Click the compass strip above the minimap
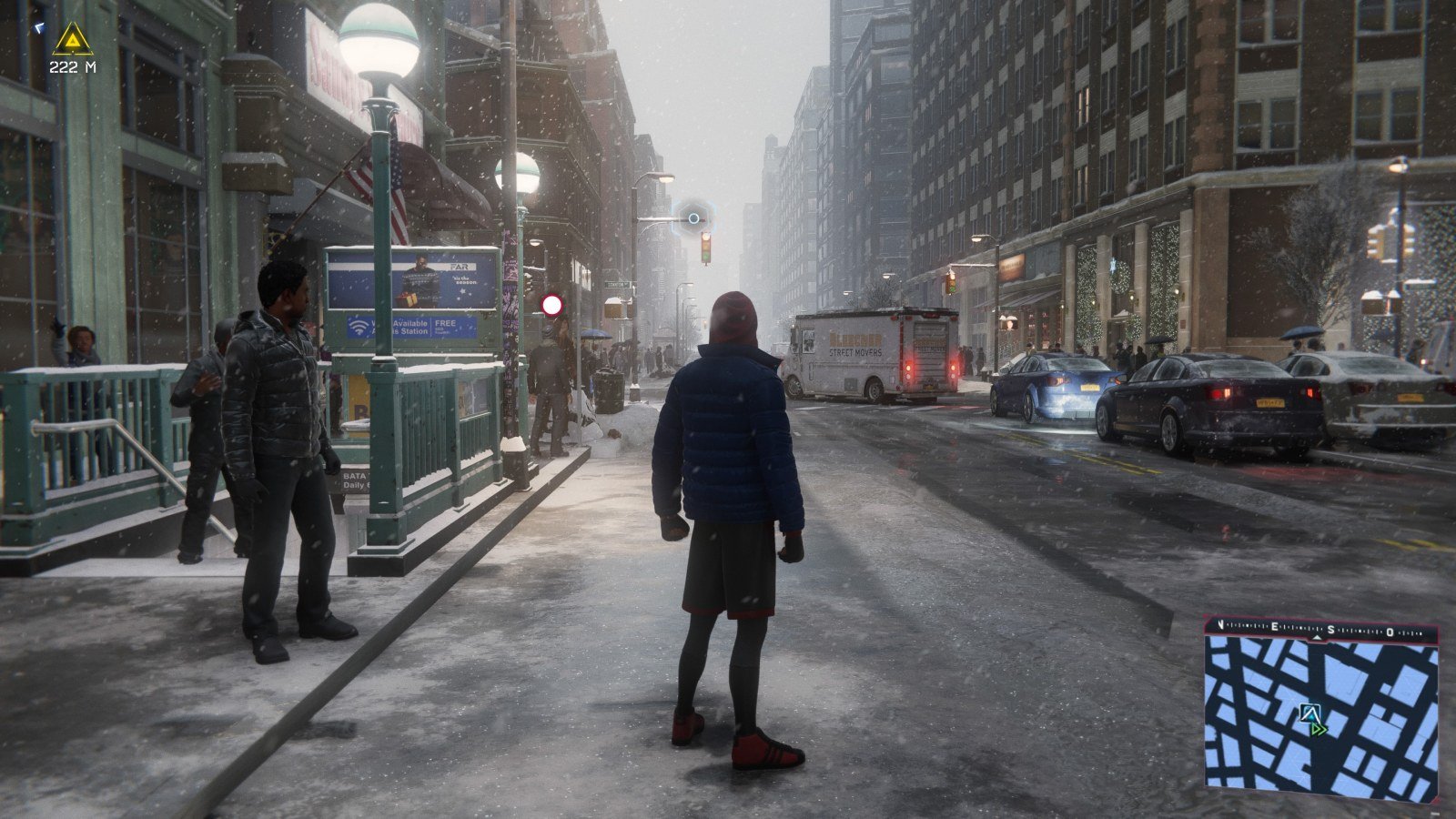This screenshot has height=819, width=1456. pos(1321,629)
